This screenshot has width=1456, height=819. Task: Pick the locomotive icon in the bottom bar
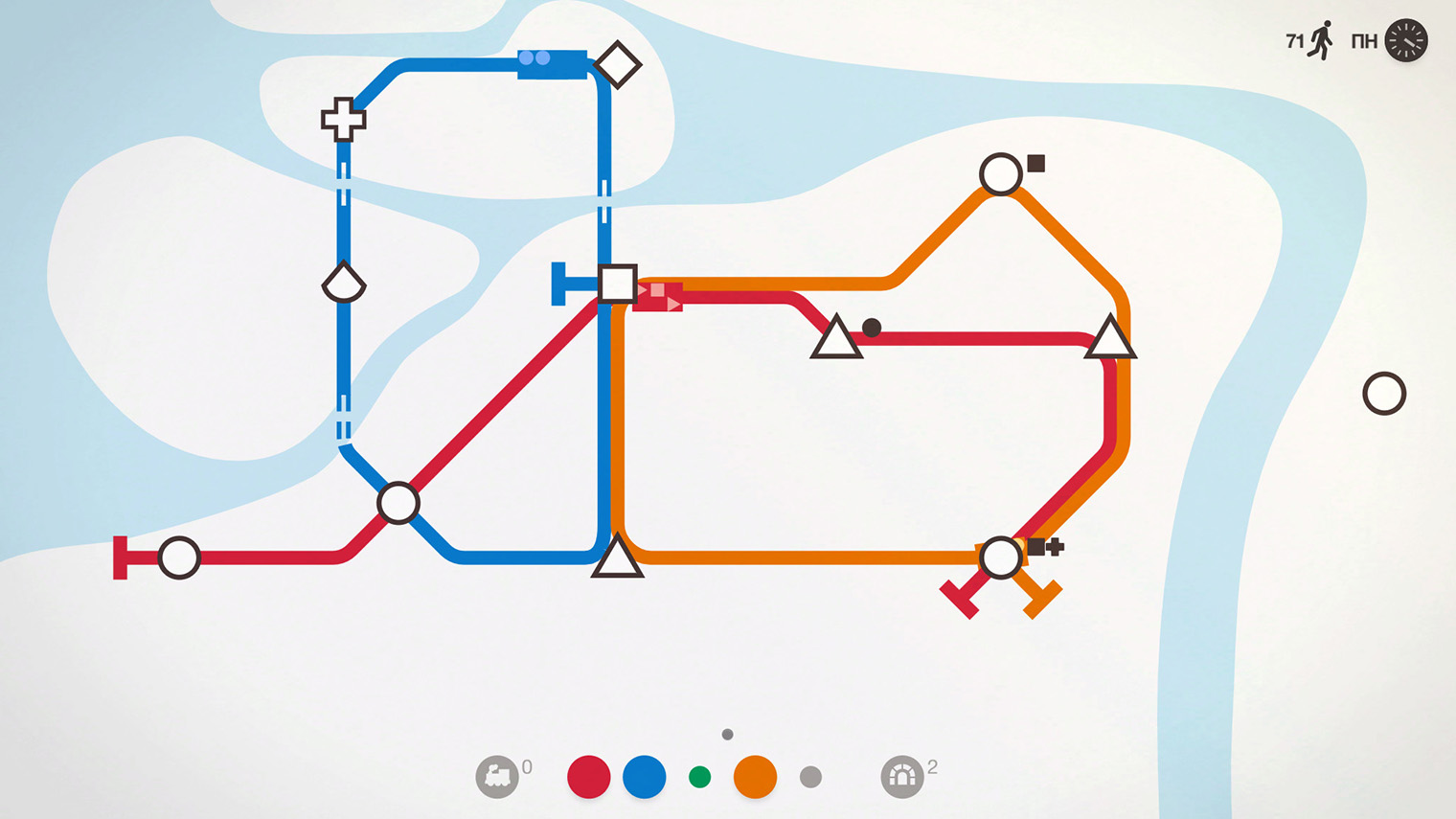(x=497, y=776)
